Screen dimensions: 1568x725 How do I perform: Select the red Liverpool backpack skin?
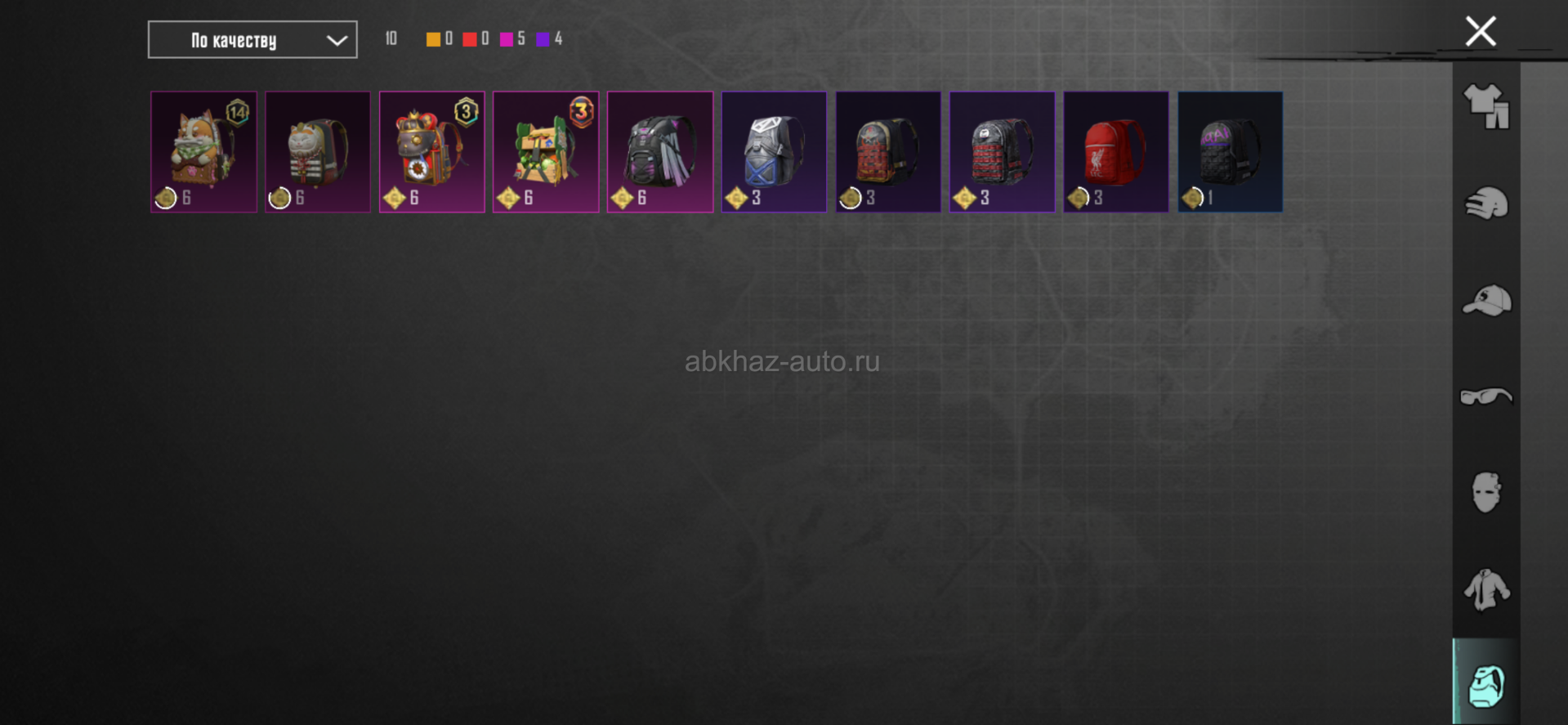pos(1116,152)
